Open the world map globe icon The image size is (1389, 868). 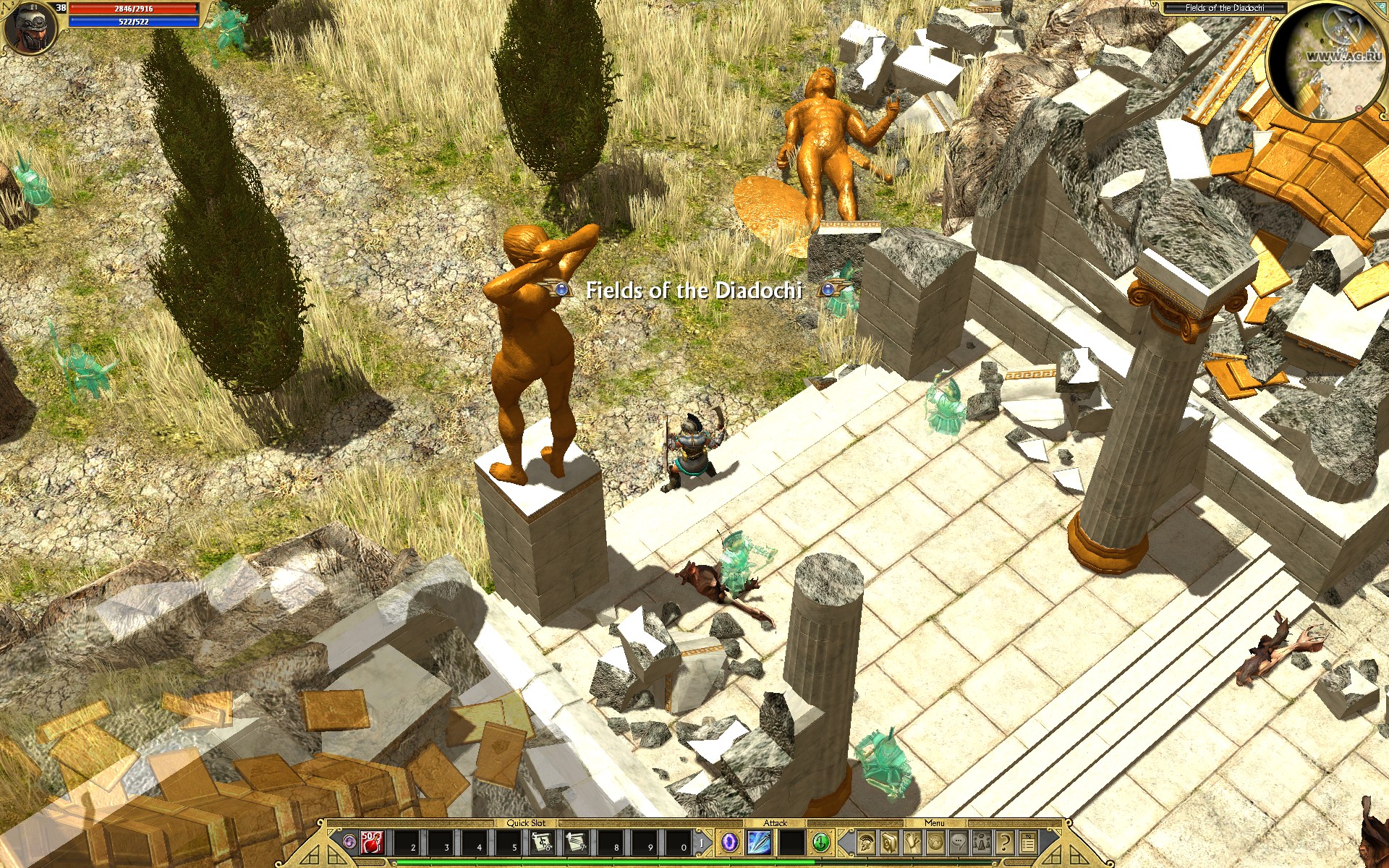point(936,842)
